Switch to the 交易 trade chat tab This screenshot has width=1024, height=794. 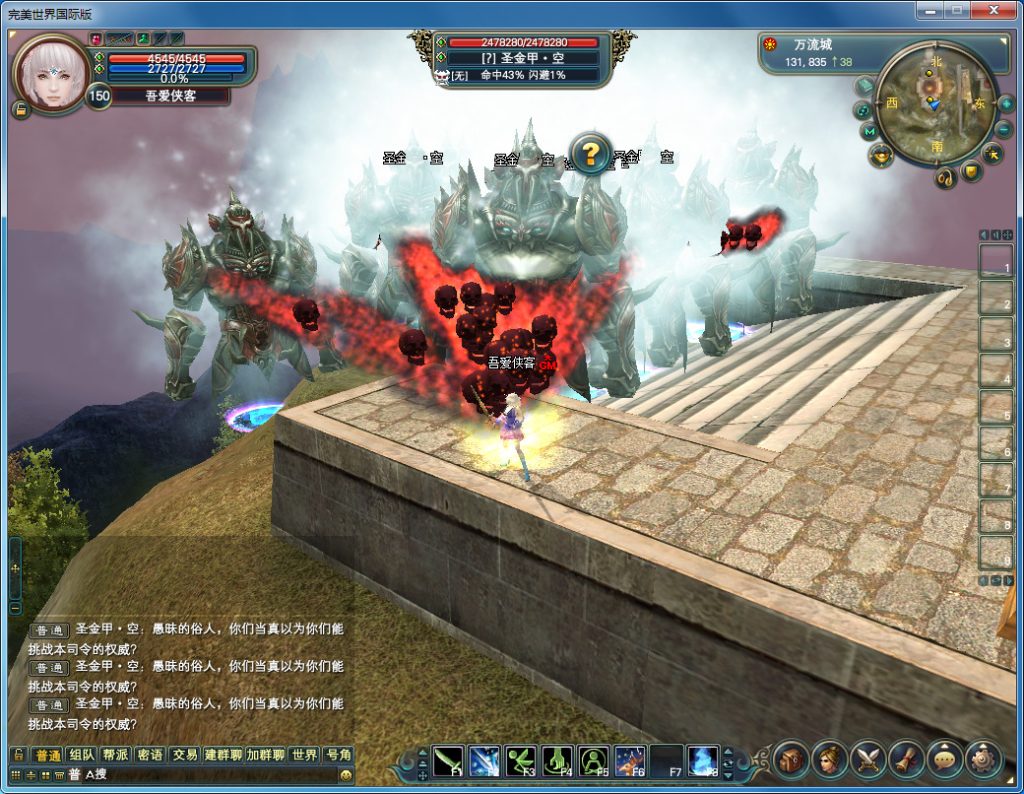pyautogui.click(x=184, y=755)
